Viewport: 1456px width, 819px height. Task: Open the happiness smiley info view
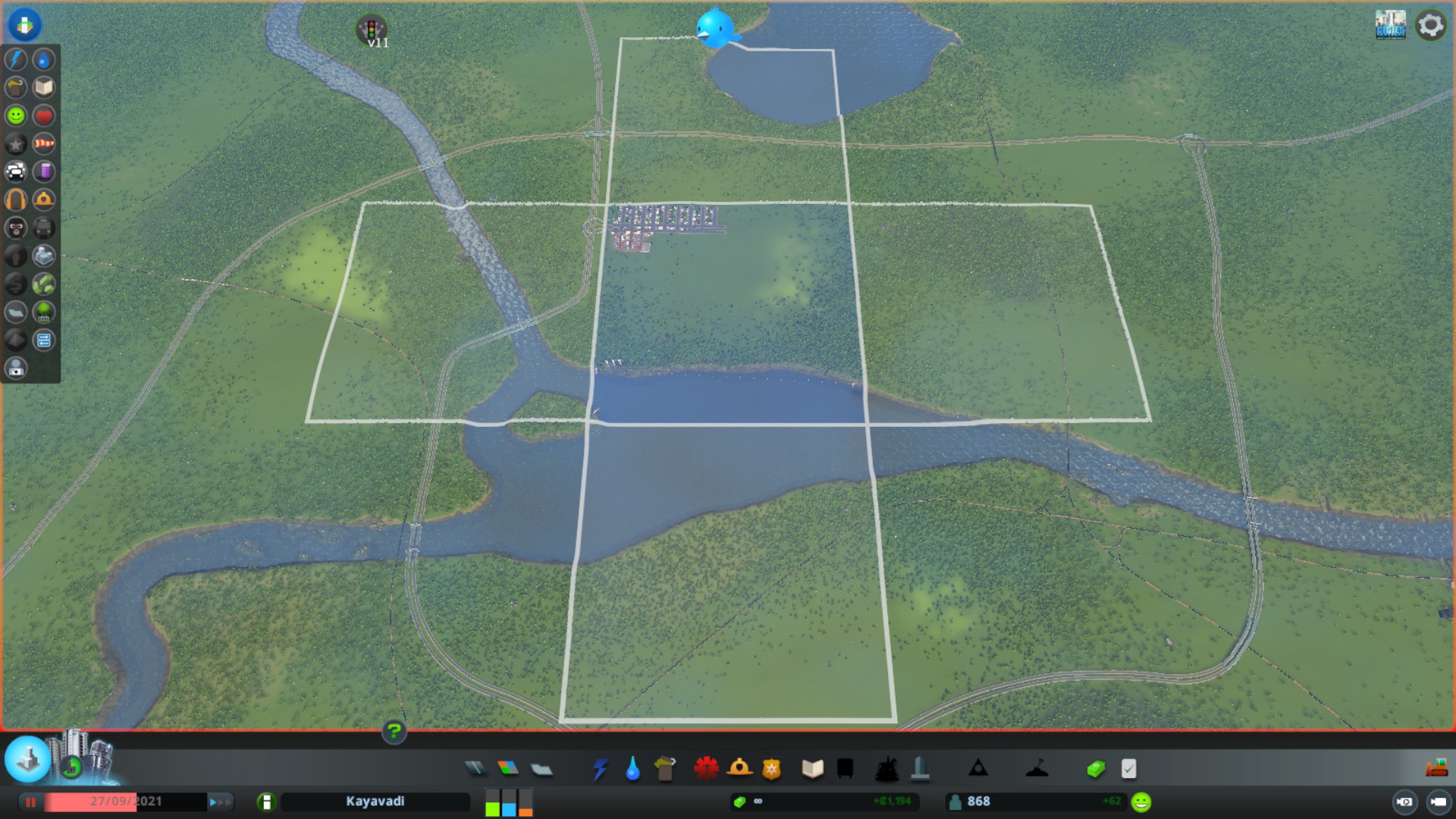coord(16,116)
